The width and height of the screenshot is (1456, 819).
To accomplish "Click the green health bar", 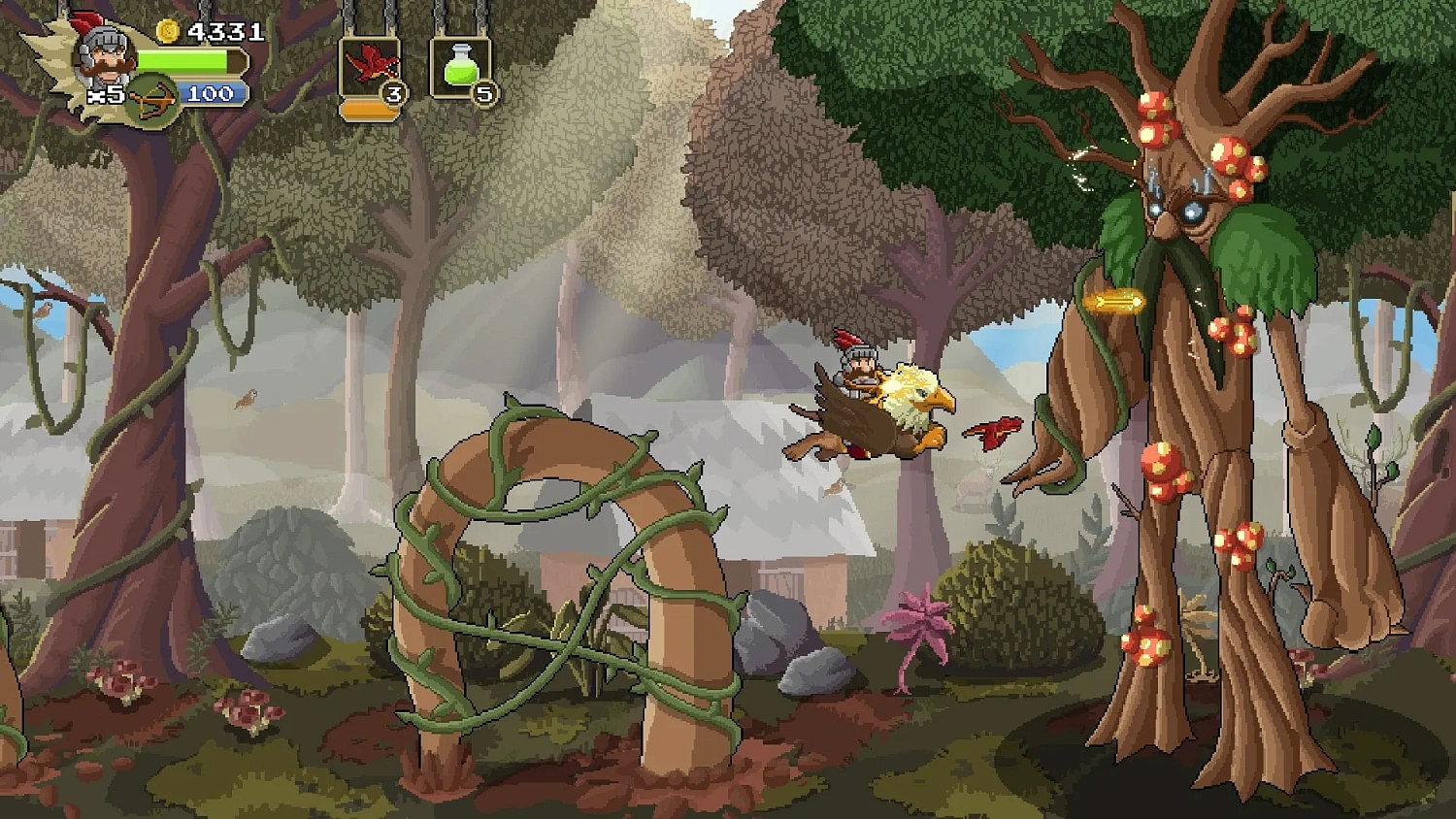I will click(184, 62).
